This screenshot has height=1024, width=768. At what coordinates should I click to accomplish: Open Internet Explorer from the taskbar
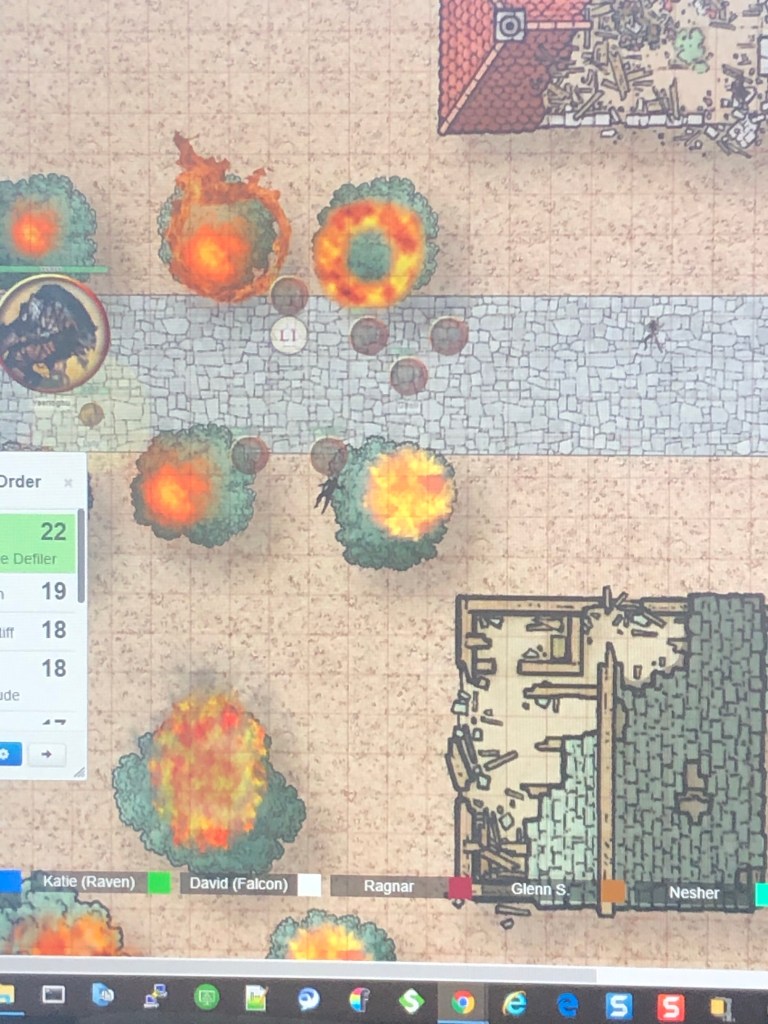click(x=515, y=1002)
